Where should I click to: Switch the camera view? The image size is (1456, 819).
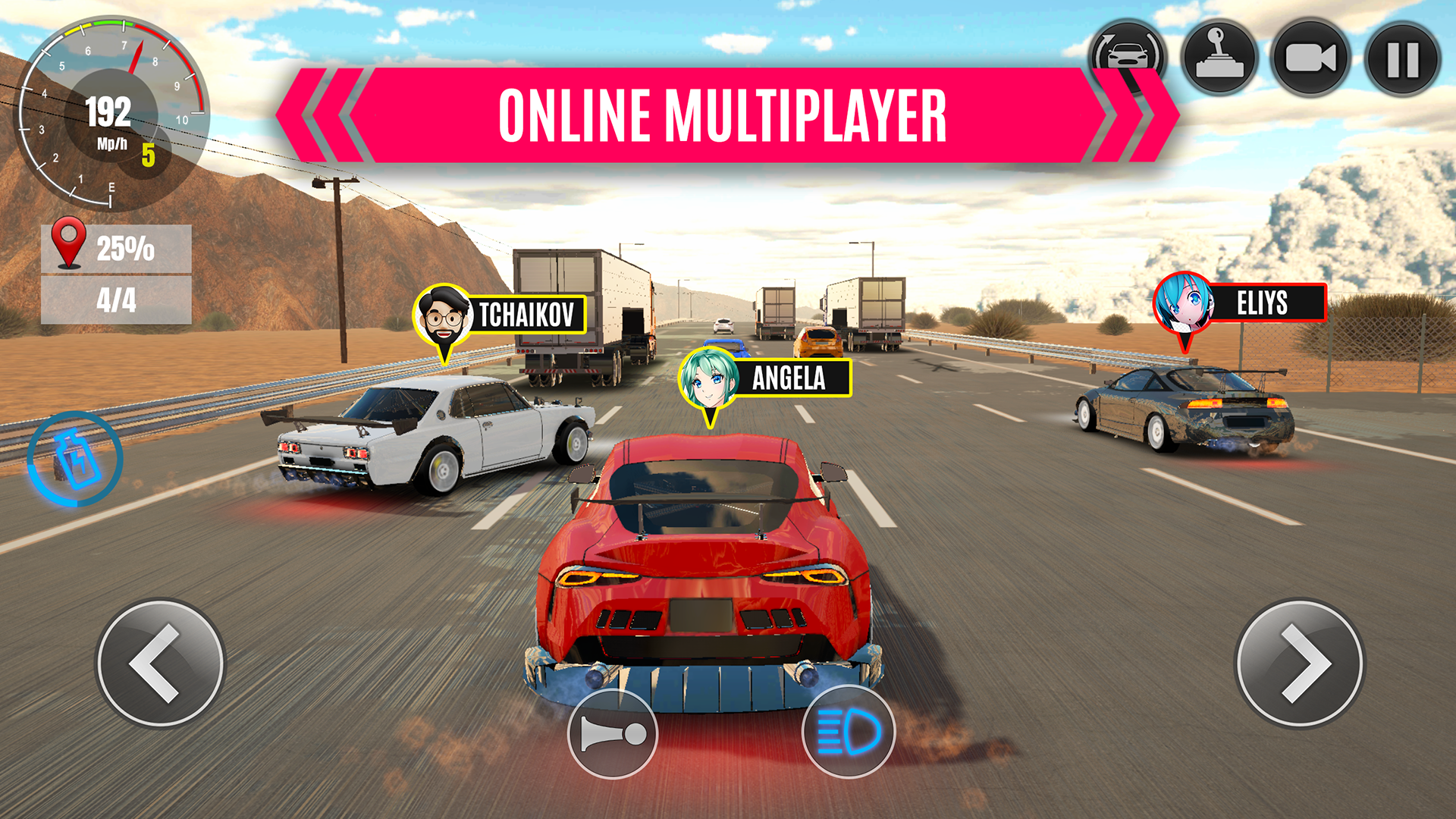[x=1310, y=58]
